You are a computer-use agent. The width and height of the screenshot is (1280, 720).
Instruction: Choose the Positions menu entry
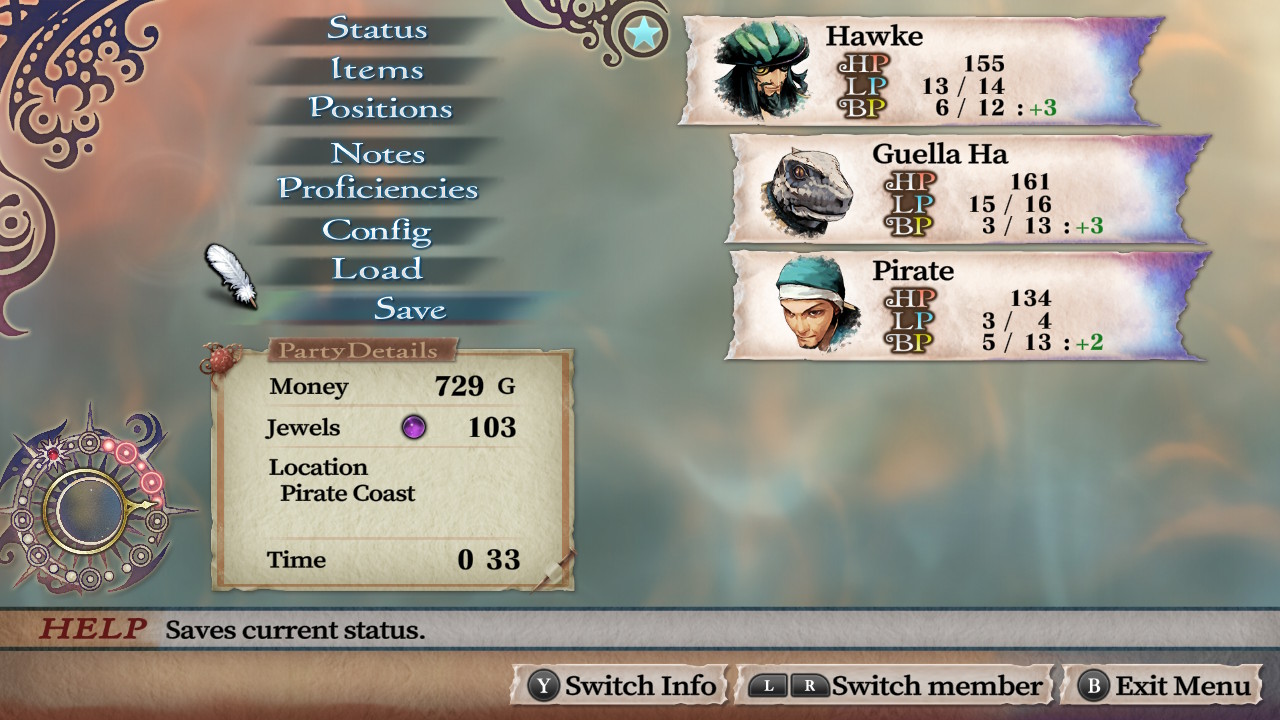(x=380, y=108)
